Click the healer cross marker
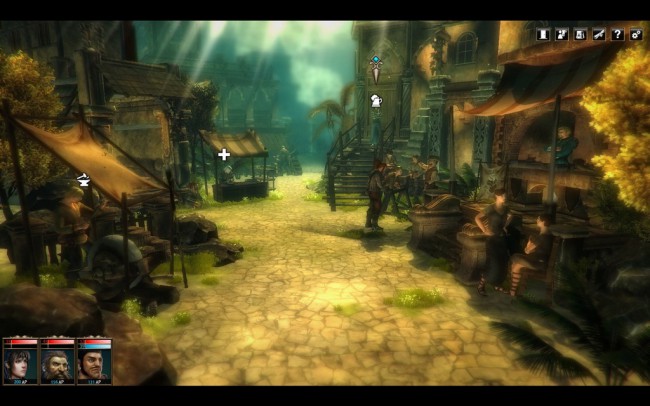The width and height of the screenshot is (650, 406). point(224,154)
